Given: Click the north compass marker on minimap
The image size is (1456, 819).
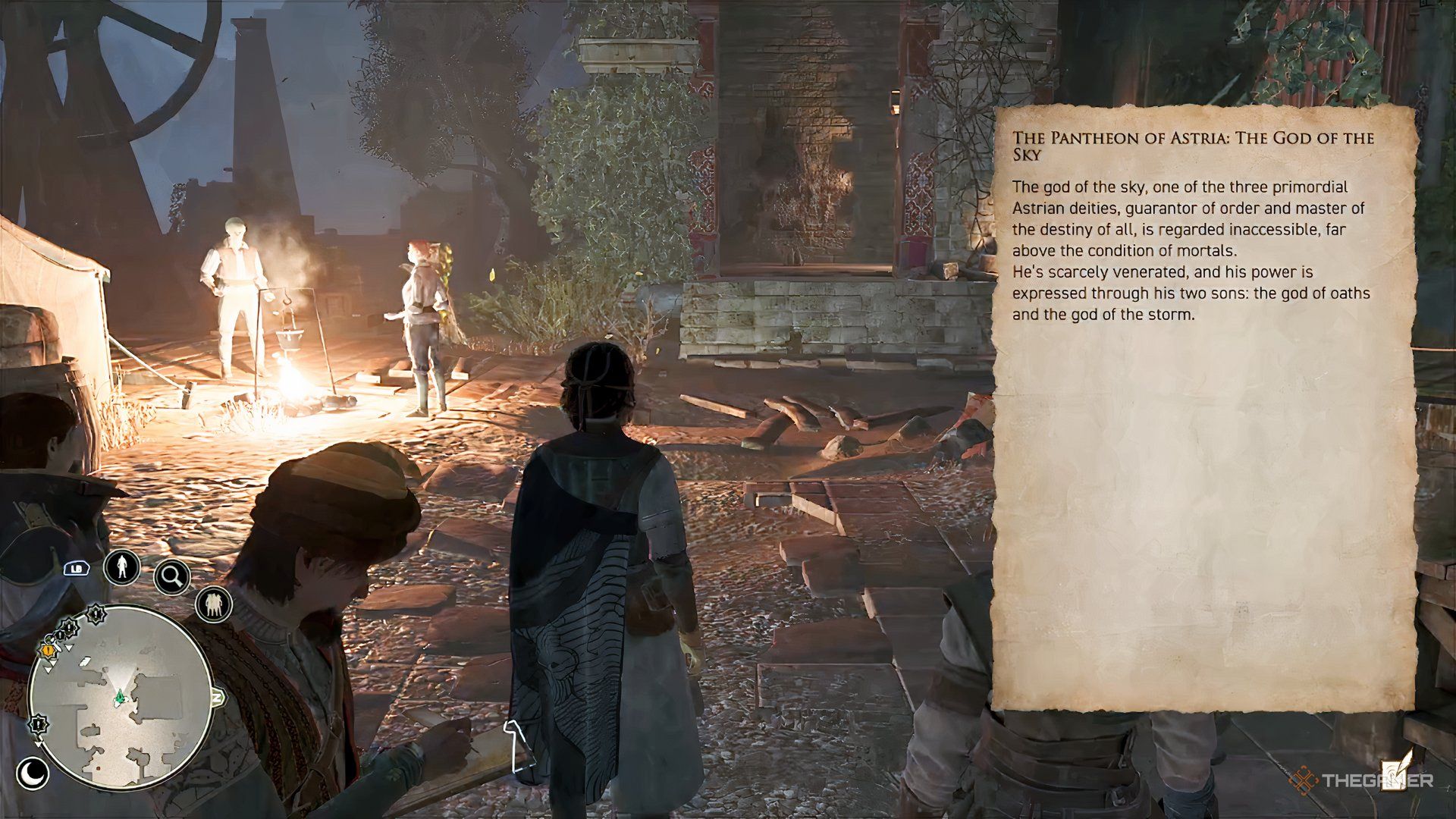Looking at the screenshot, I should [x=218, y=696].
